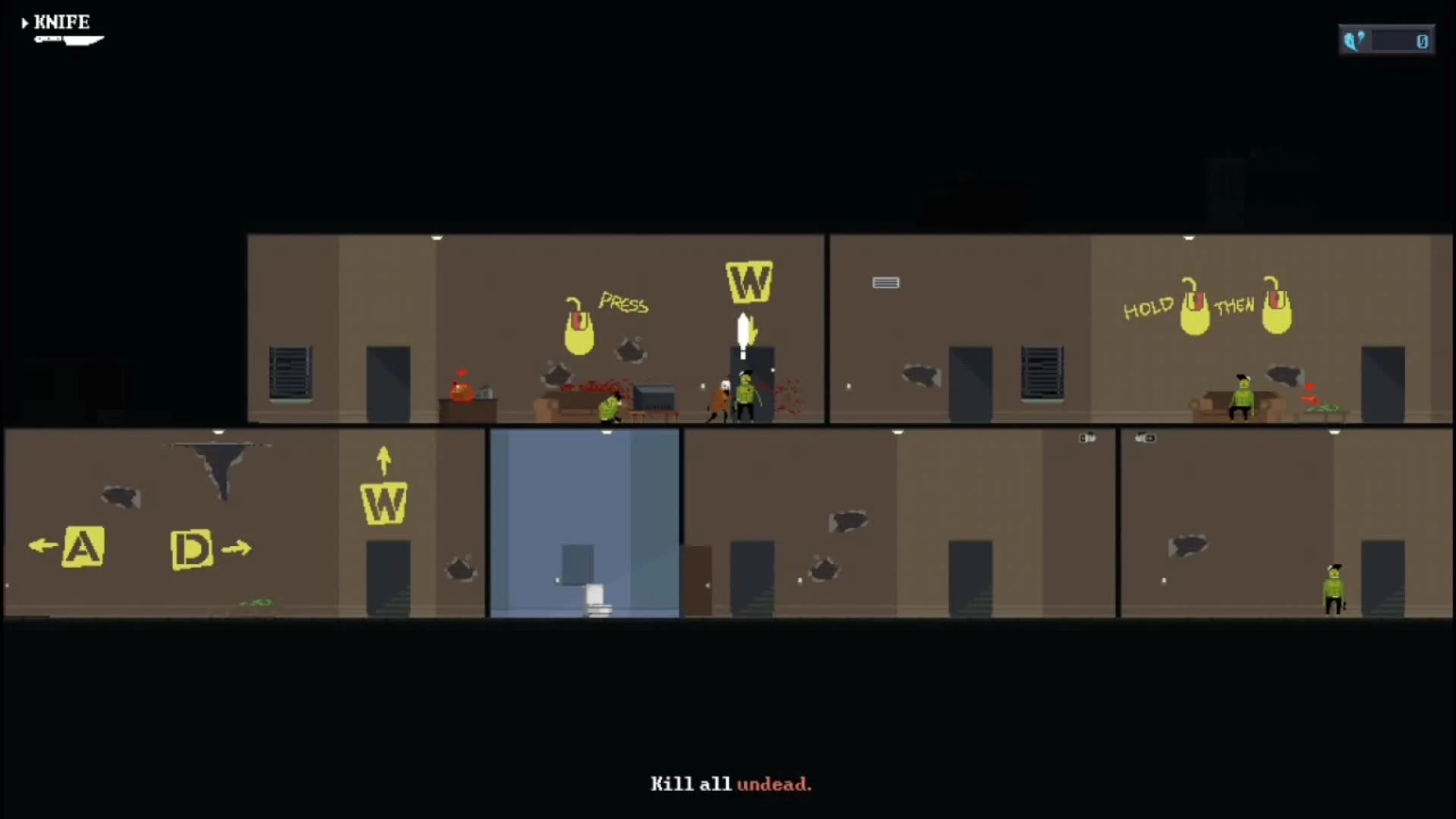Select the ventilation grate on the upper-left wall

tap(290, 372)
